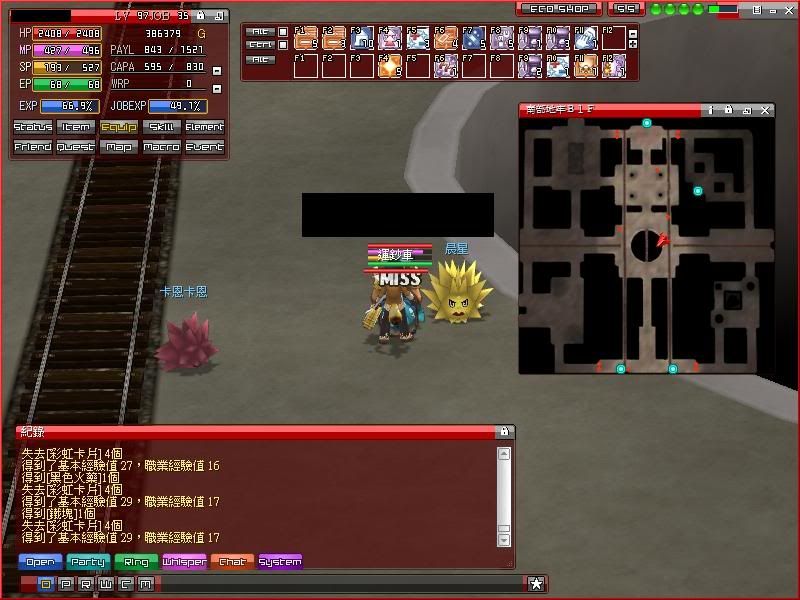This screenshot has width=800, height=600.
Task: Open the Map button in the status panel
Action: (x=119, y=147)
